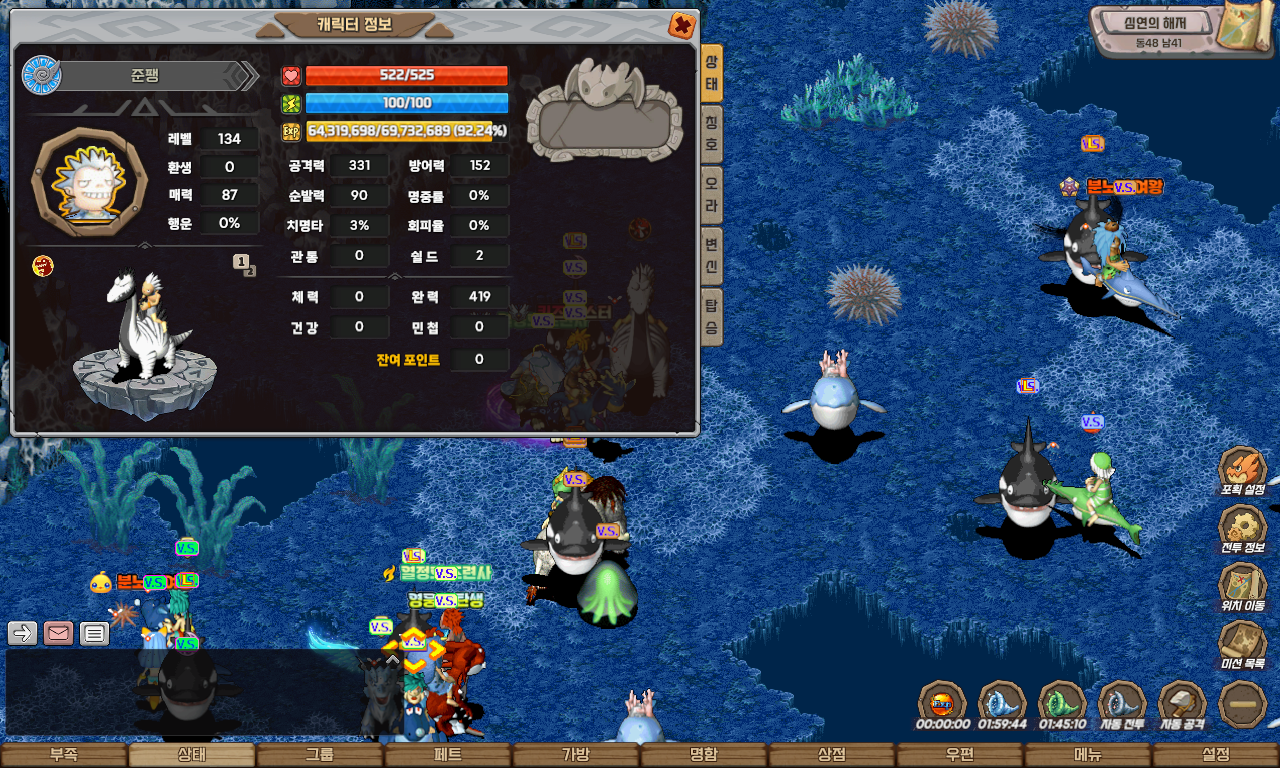The image size is (1280, 768).
Task: View 전투 정보 battle info
Action: (1242, 530)
